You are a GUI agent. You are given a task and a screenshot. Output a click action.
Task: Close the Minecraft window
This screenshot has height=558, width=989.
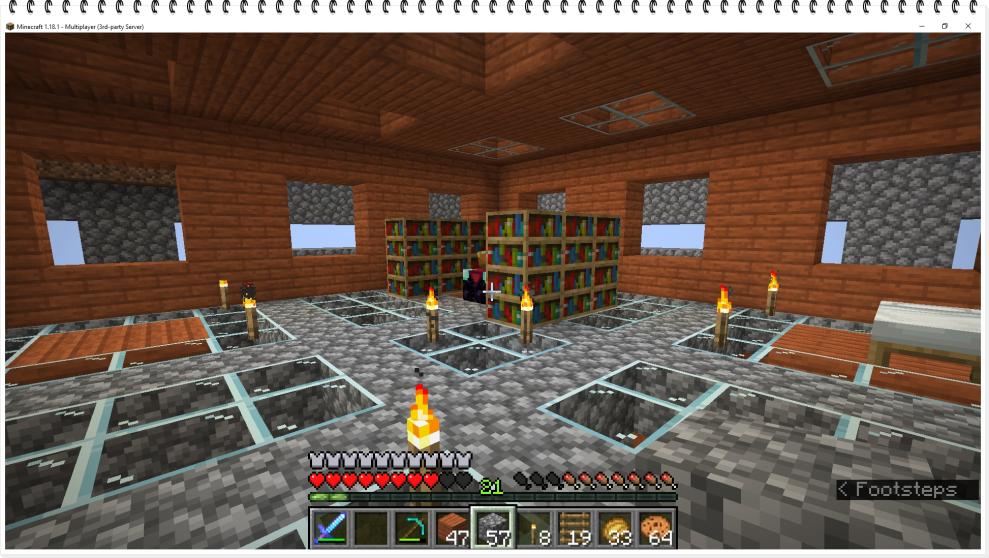pos(968,26)
